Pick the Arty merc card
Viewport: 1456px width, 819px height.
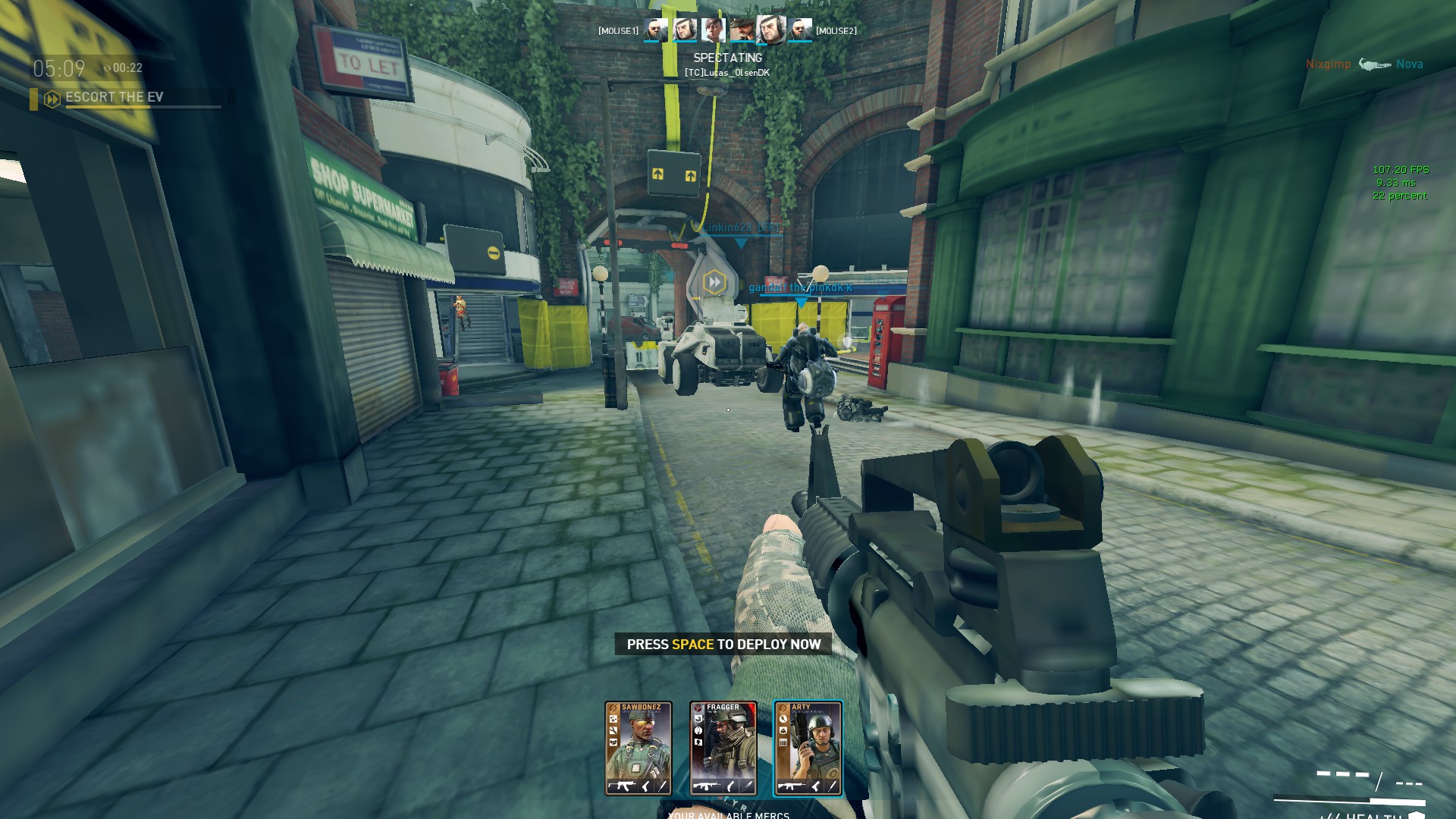pos(808,748)
